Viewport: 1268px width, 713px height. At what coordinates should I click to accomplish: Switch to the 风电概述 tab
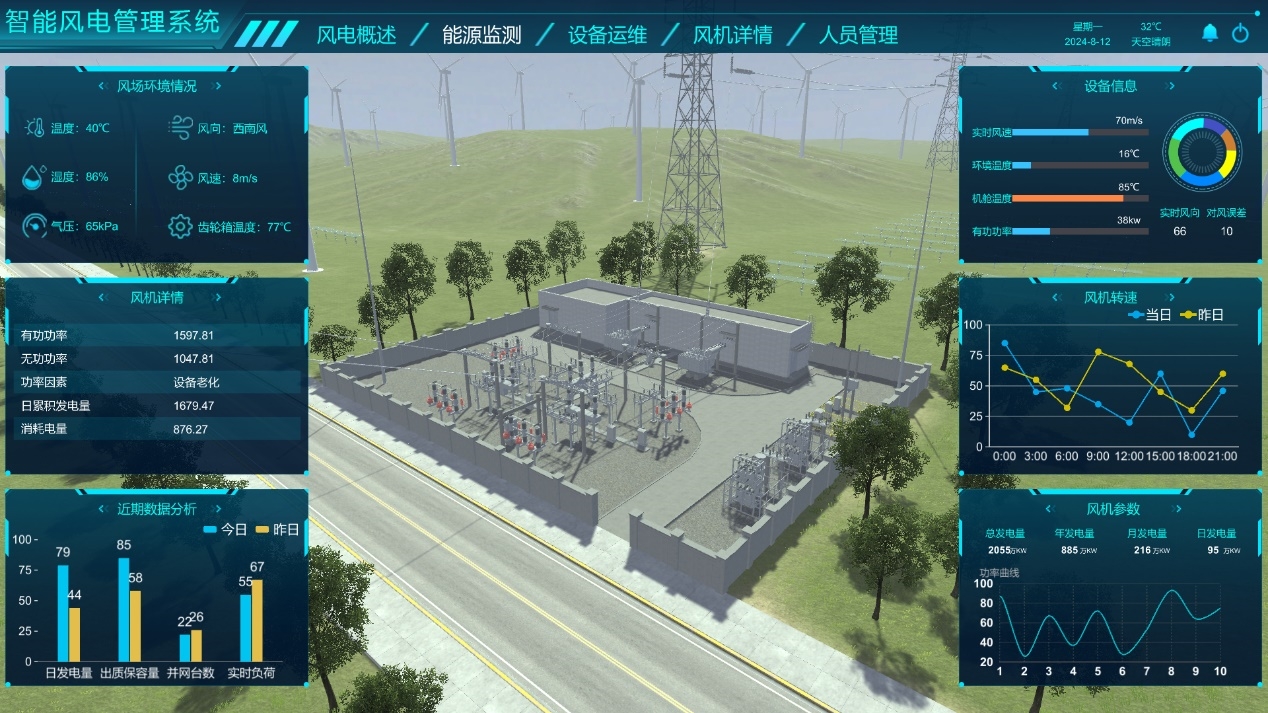coord(356,35)
